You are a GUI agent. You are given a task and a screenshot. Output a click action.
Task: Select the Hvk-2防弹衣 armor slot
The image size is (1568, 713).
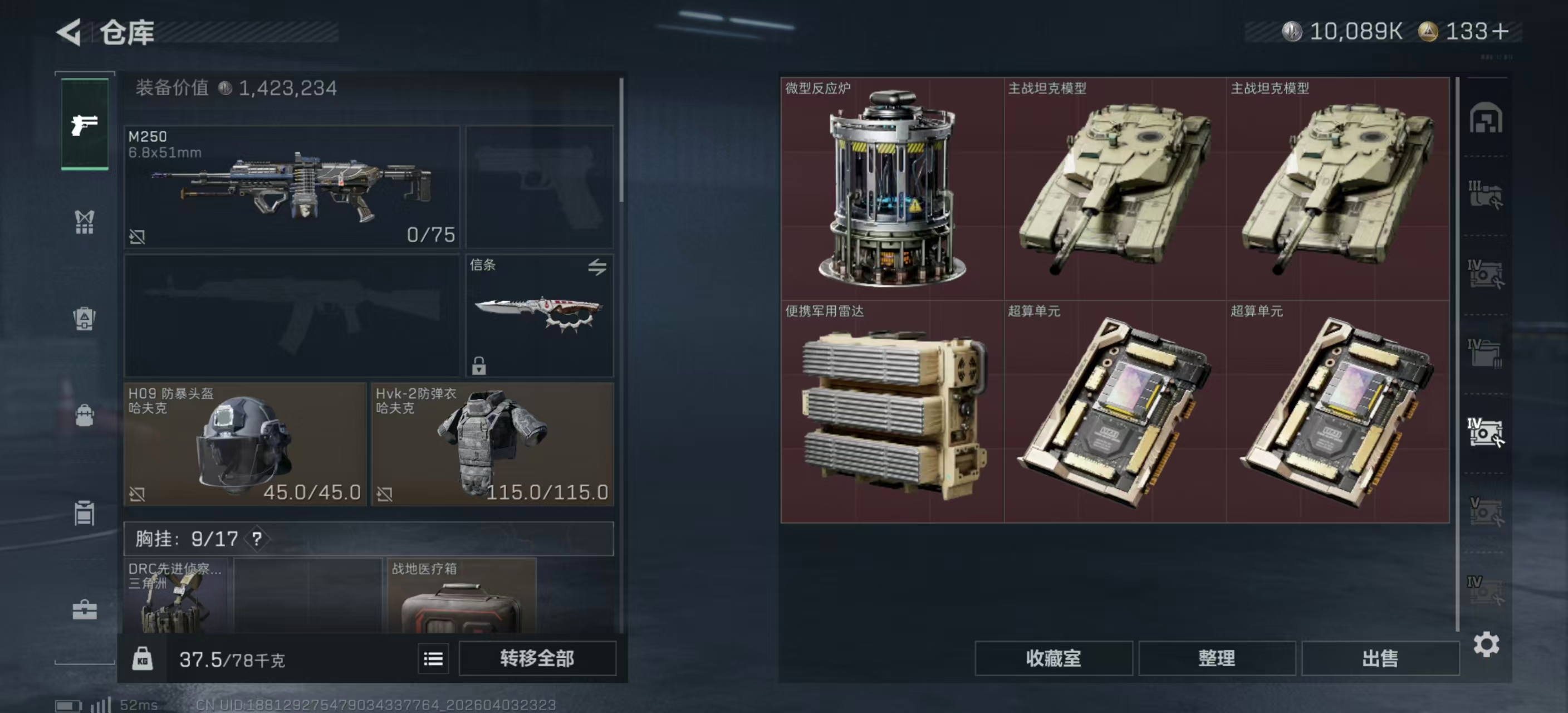click(492, 444)
